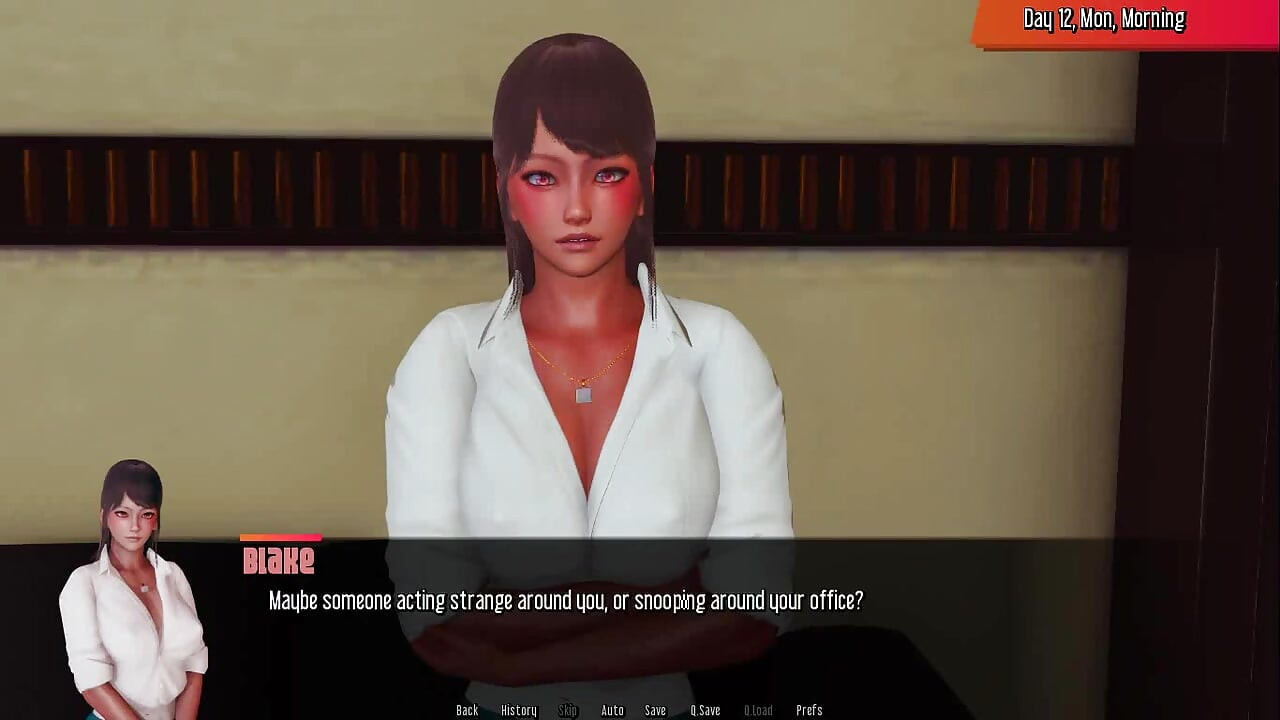Click the quick menu bar

coord(640,710)
